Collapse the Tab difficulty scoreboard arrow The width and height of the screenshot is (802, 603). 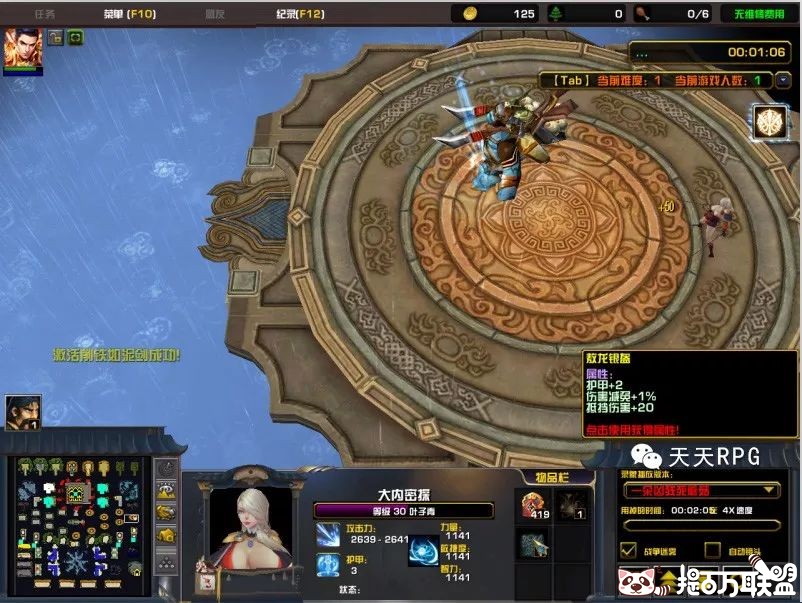783,80
